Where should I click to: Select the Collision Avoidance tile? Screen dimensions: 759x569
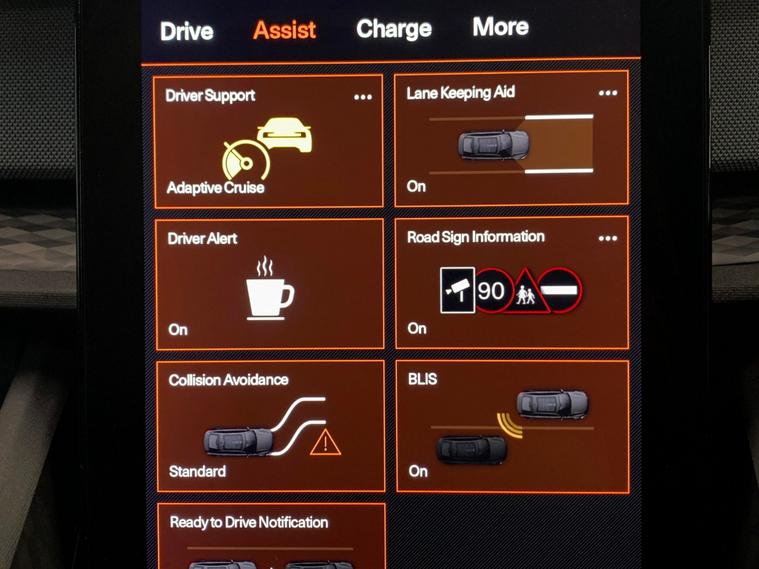(x=270, y=428)
